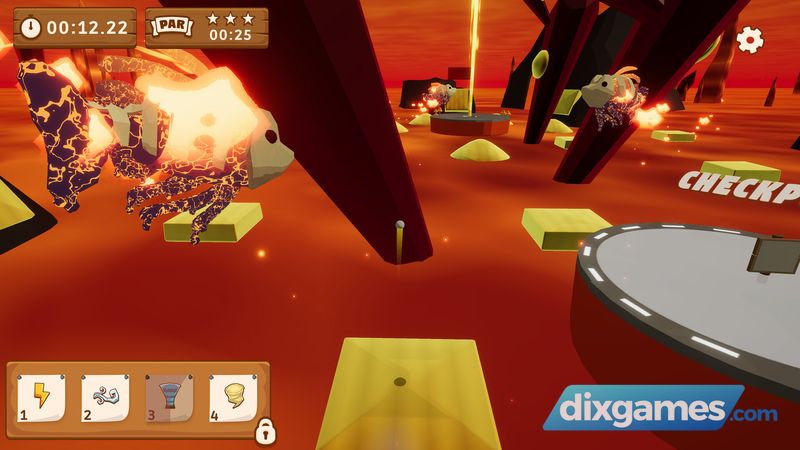Use the wind gust ability
This screenshot has width=800, height=450.
coord(103,398)
